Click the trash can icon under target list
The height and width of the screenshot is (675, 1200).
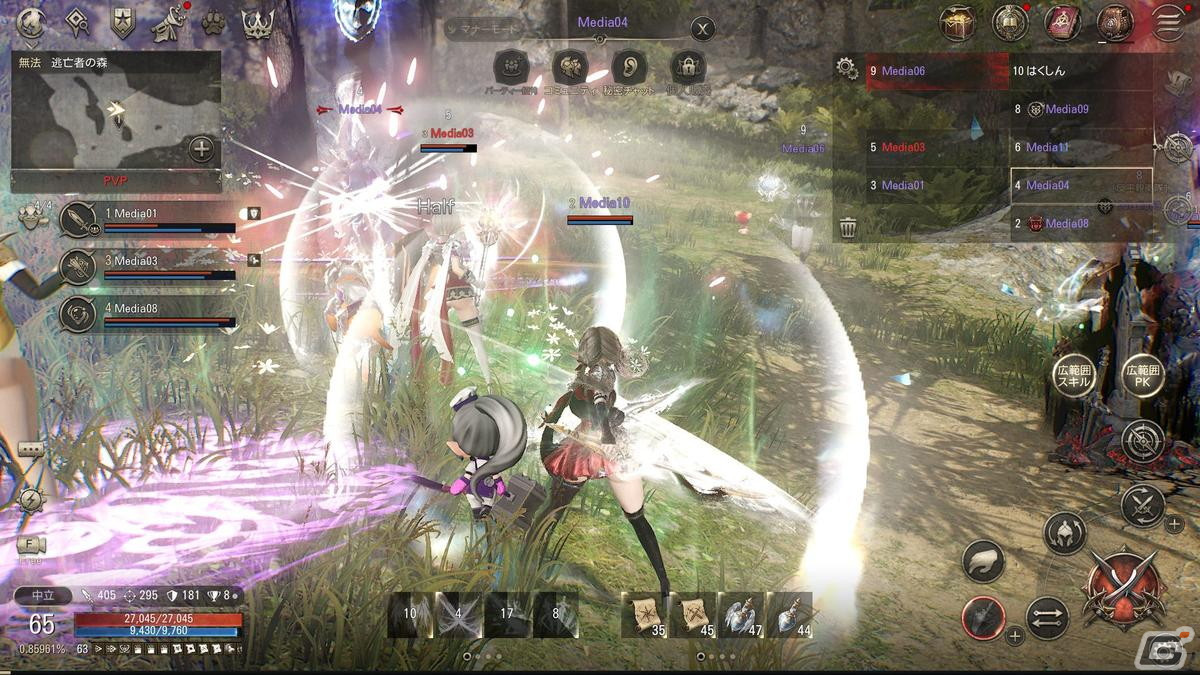(x=848, y=227)
